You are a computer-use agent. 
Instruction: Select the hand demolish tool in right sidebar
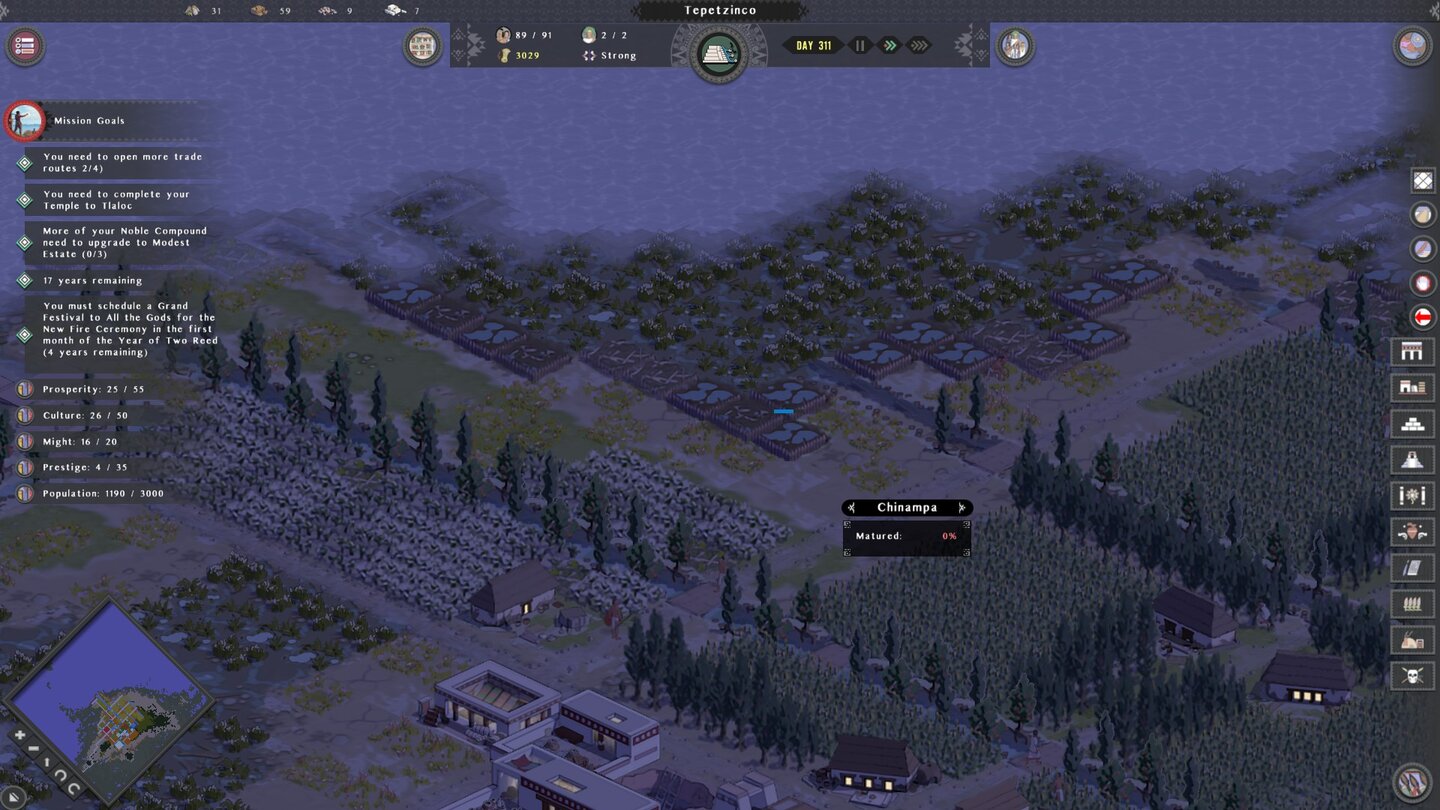[x=1422, y=283]
